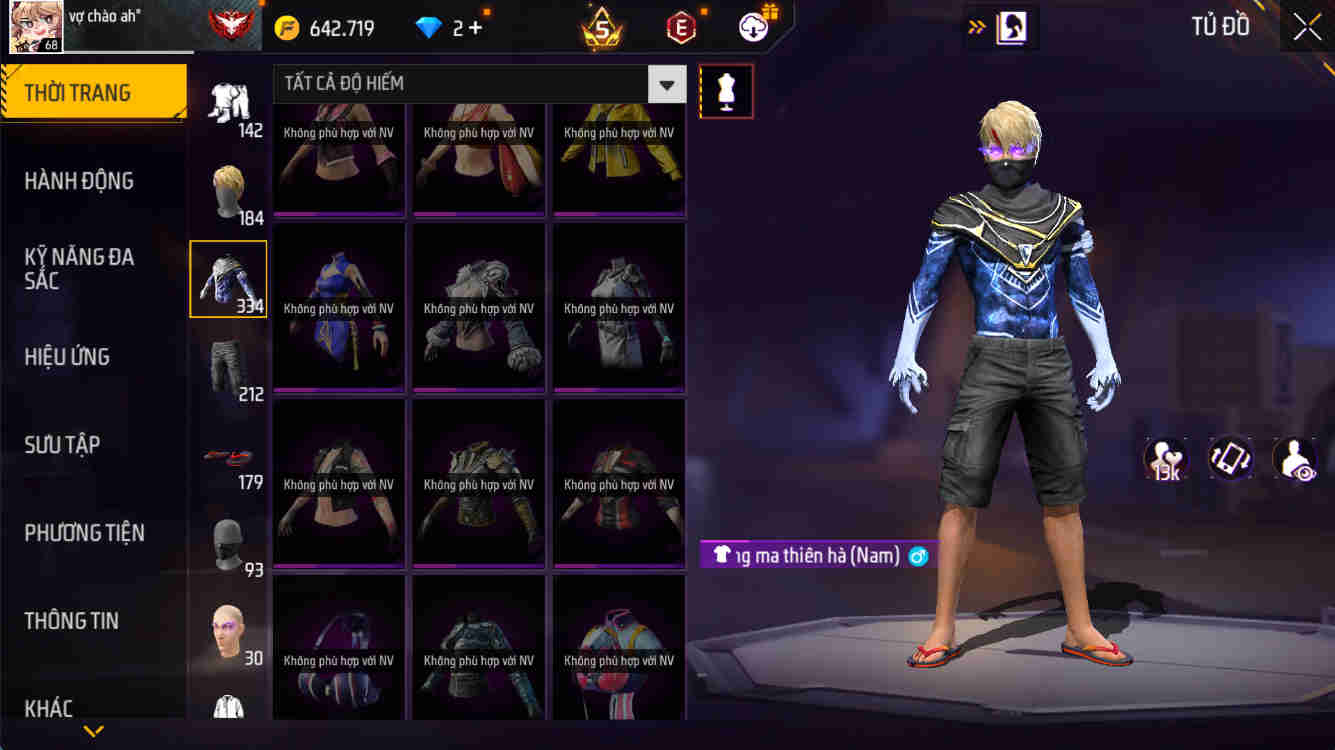This screenshot has height=750, width=1335.
Task: Click the character preview eye icon
Action: (1295, 462)
